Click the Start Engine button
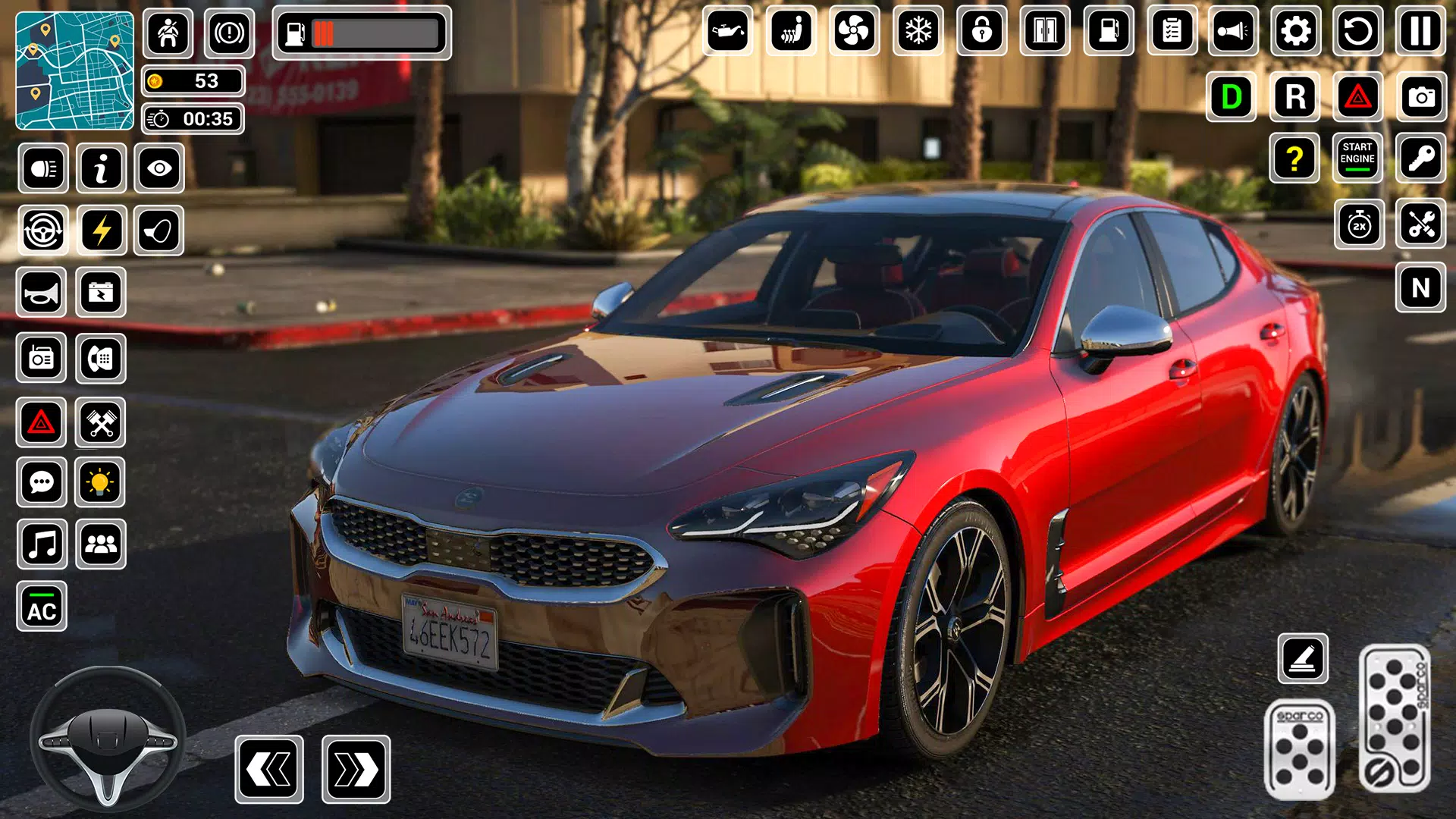 coord(1357,158)
